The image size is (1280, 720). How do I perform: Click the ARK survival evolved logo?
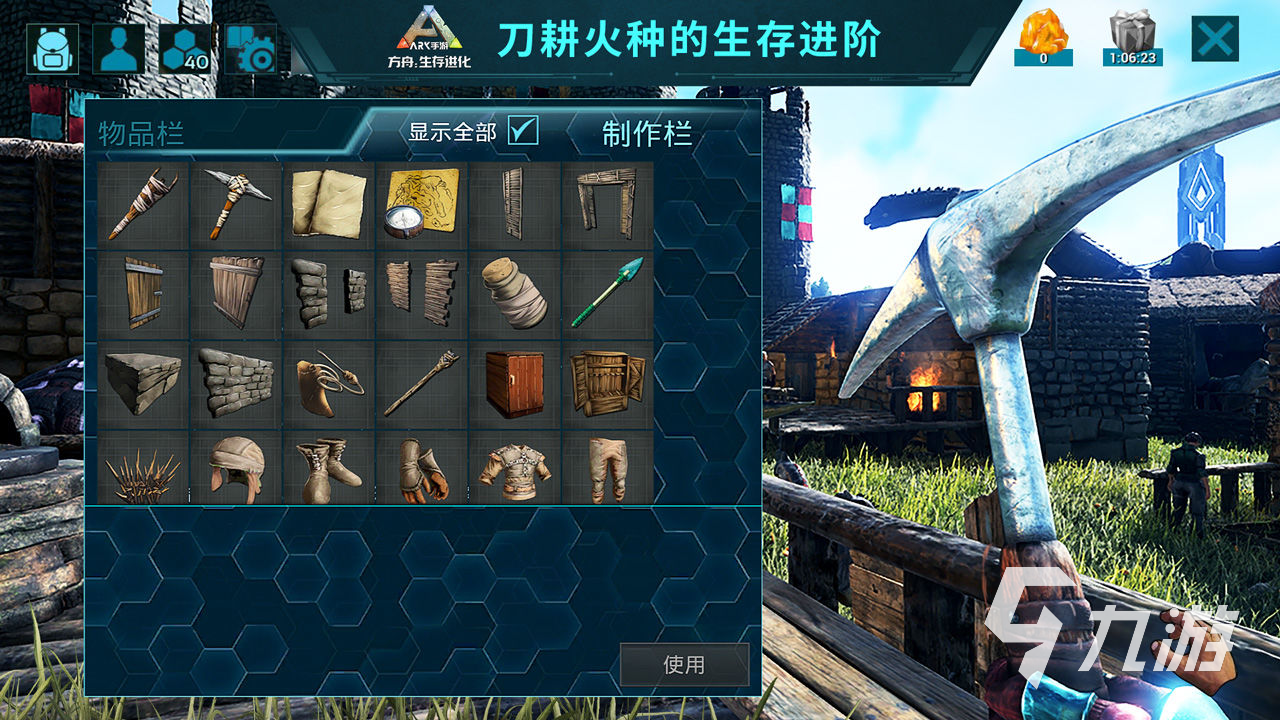tap(430, 40)
